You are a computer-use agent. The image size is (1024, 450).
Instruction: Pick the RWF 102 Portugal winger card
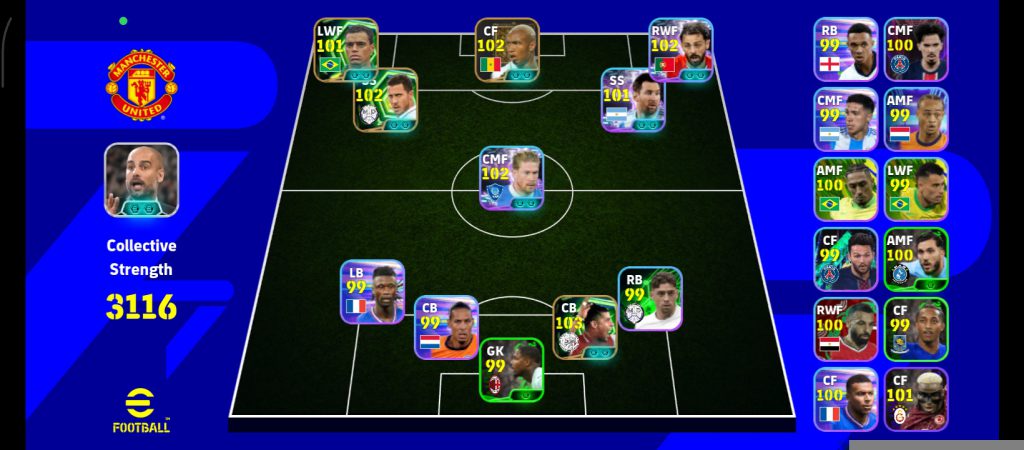[680, 49]
